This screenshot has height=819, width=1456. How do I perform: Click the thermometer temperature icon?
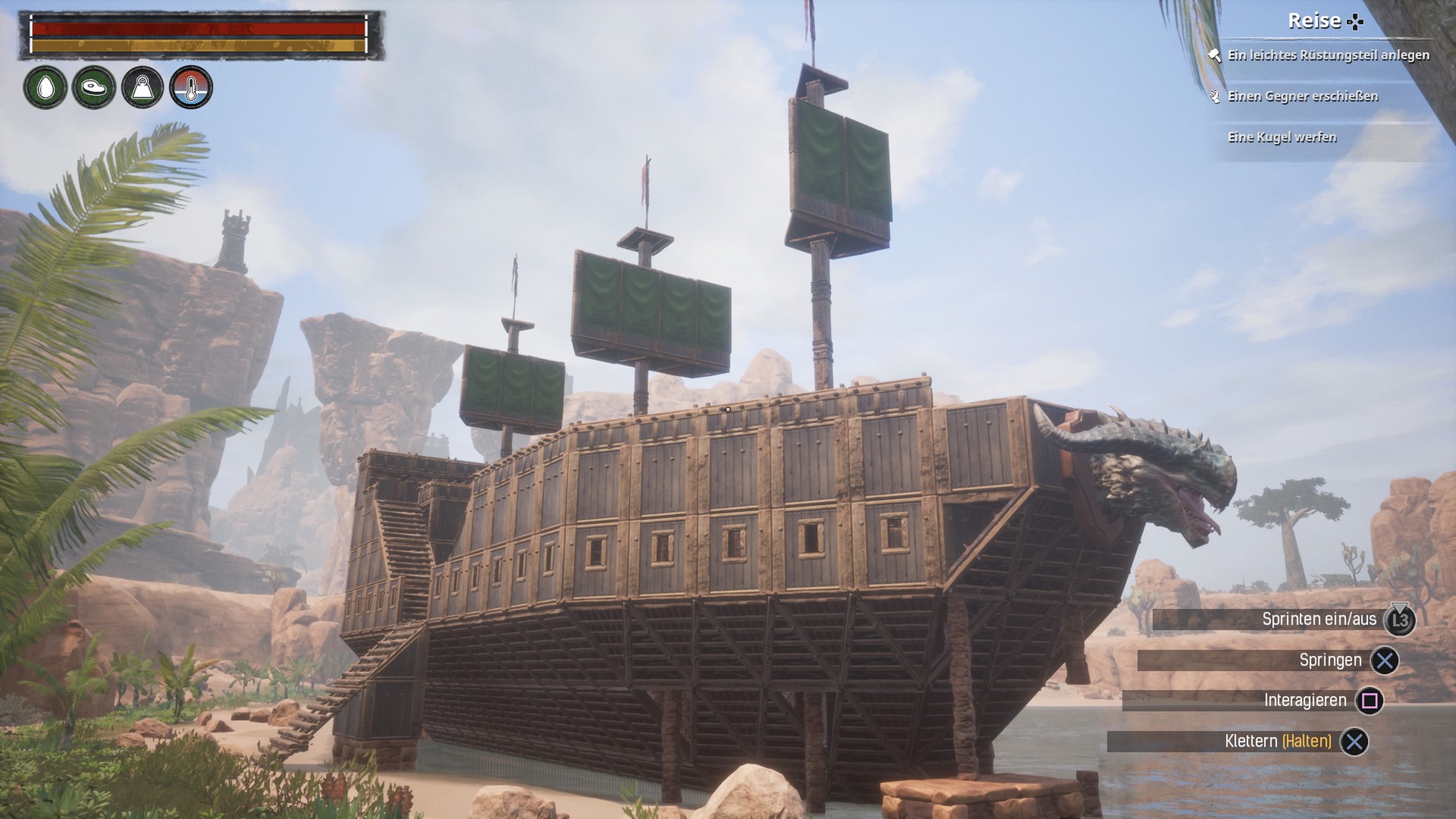[191, 88]
